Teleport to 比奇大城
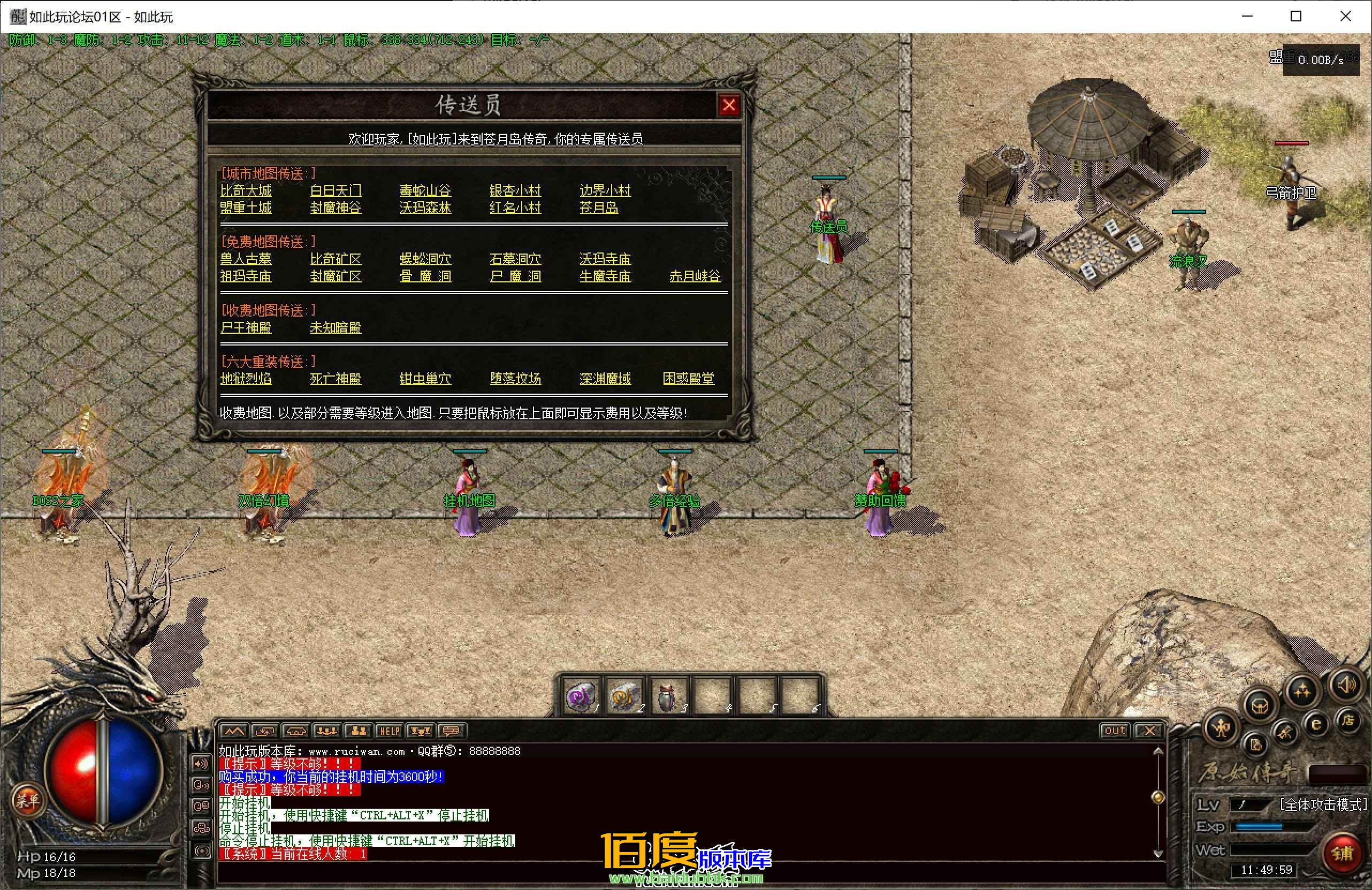The height and width of the screenshot is (890, 1372). point(246,190)
